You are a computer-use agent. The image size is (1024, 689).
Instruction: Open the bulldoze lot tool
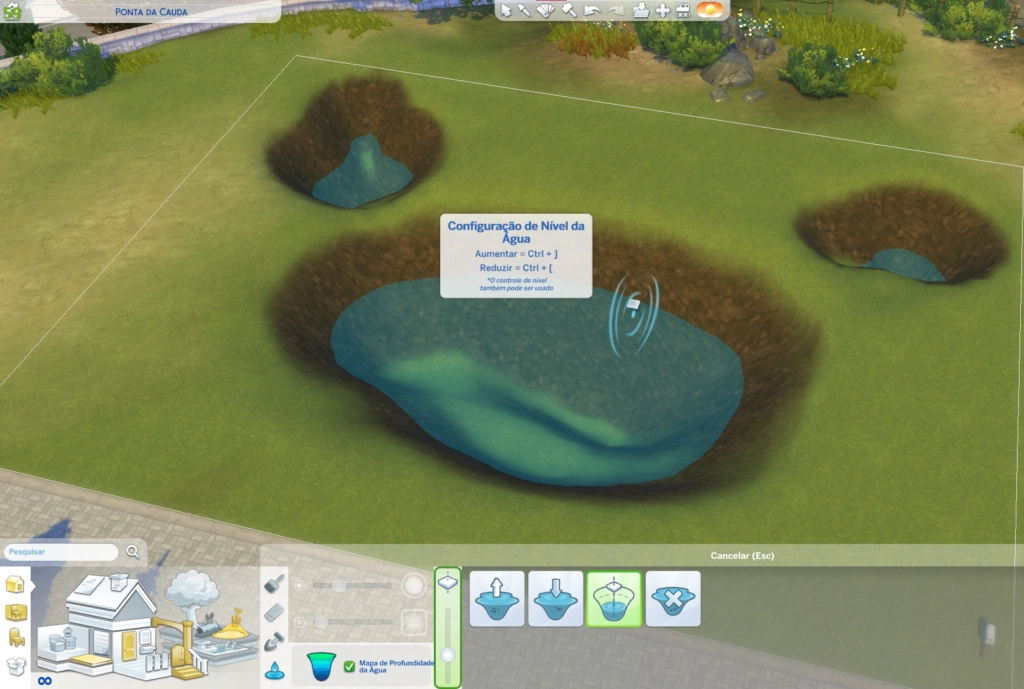pos(683,10)
